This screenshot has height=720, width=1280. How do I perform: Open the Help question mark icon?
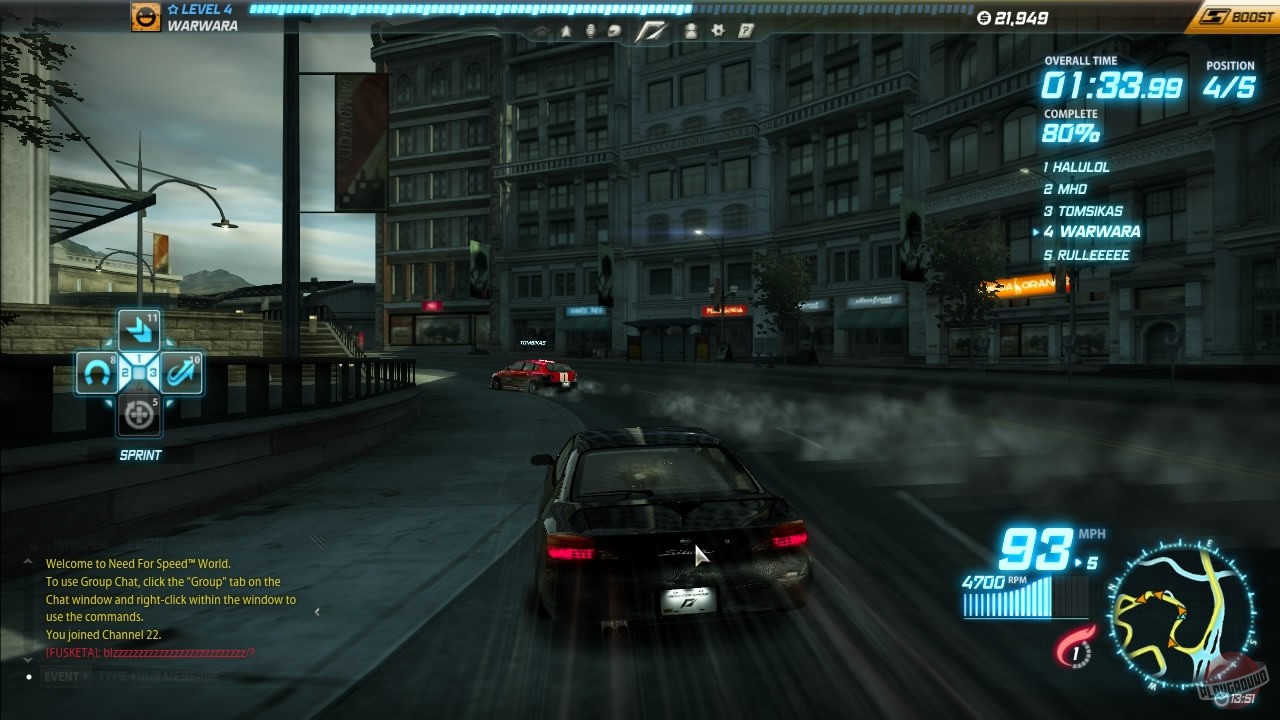tap(745, 30)
